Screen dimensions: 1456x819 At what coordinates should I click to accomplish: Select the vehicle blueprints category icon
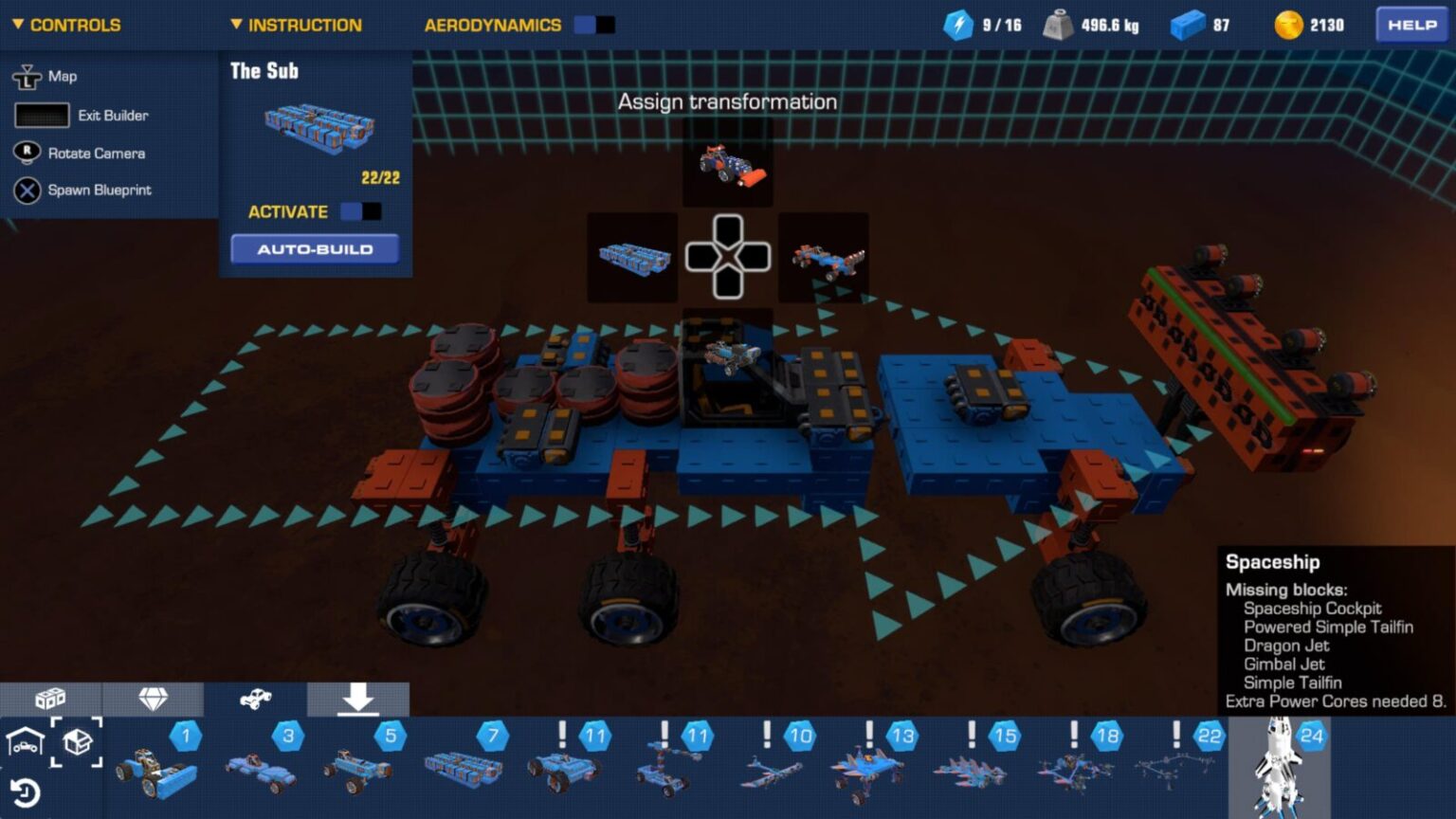click(x=256, y=698)
